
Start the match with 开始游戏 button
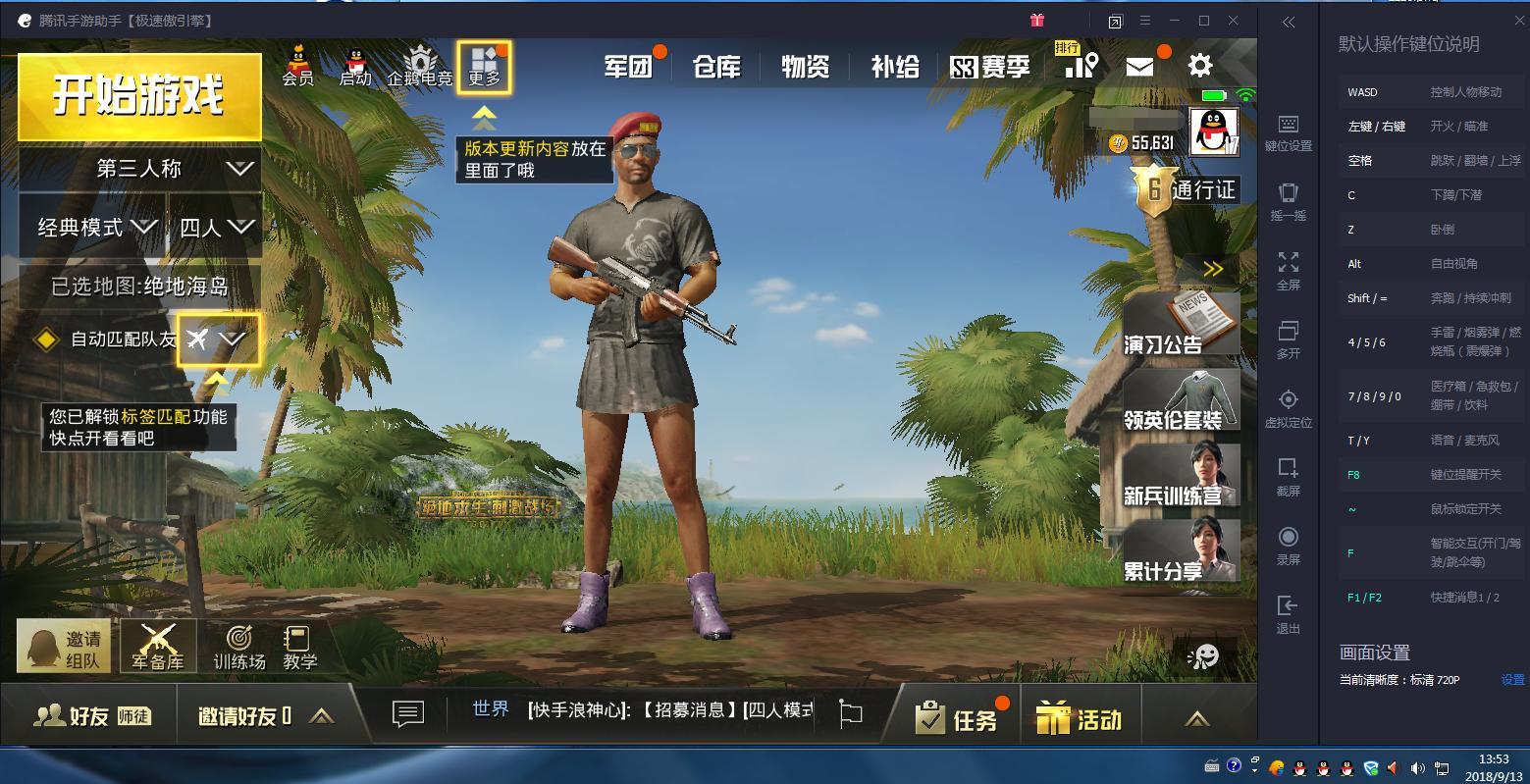coord(139,96)
